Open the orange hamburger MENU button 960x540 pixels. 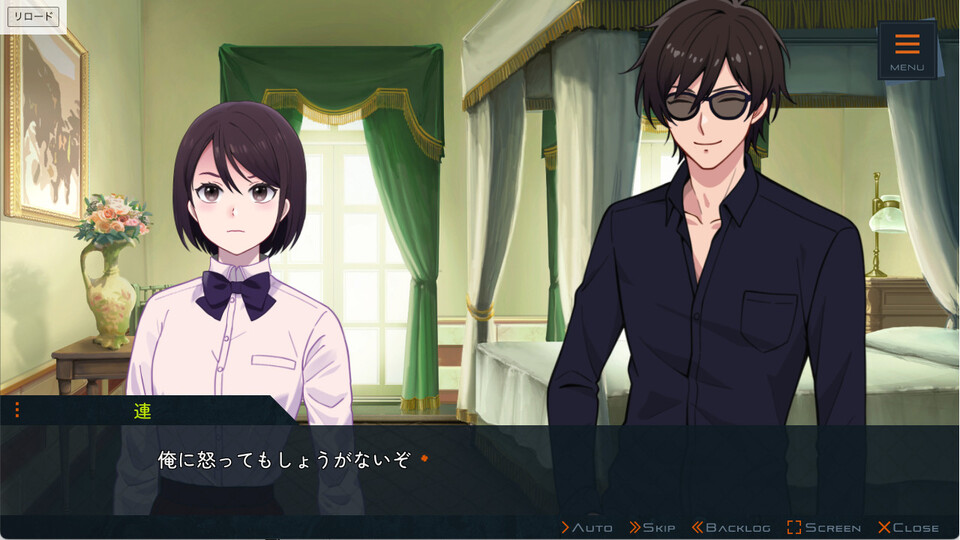click(x=907, y=50)
